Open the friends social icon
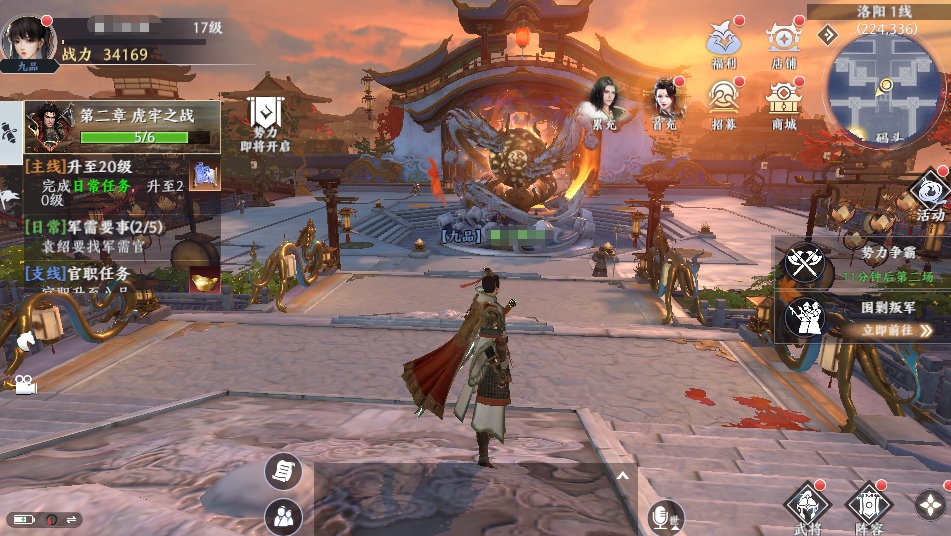The height and width of the screenshot is (536, 951). (x=283, y=516)
